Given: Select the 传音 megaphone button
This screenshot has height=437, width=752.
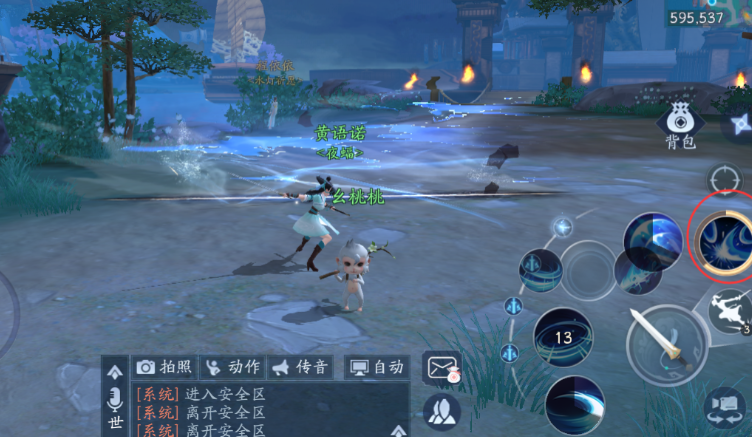Looking at the screenshot, I should 300,367.
